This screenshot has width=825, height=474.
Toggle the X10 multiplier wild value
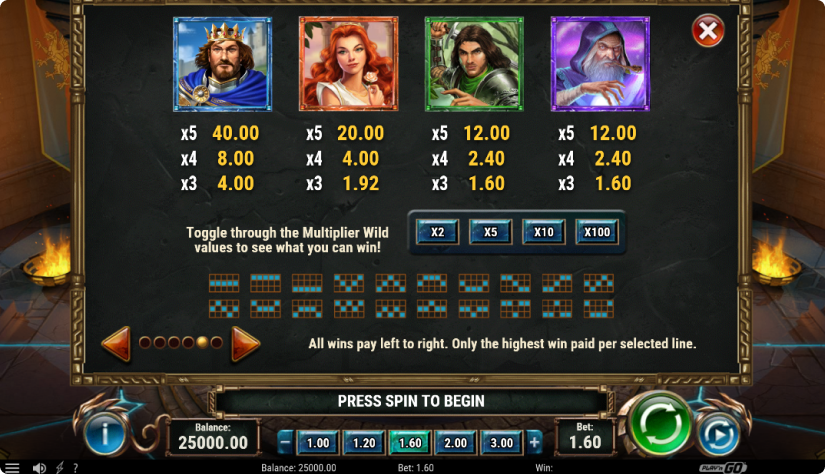tap(543, 232)
